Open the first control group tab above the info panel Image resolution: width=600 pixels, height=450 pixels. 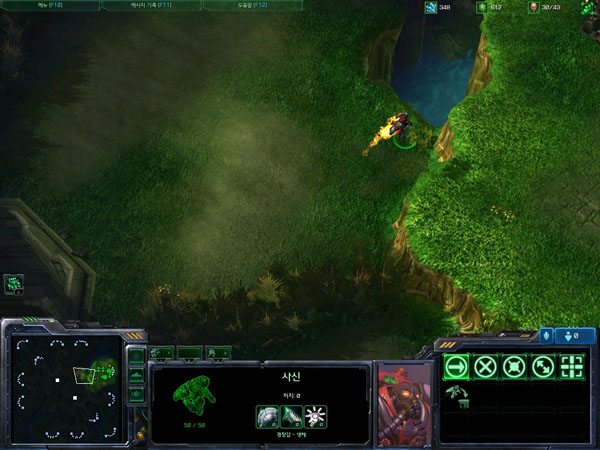click(x=161, y=352)
